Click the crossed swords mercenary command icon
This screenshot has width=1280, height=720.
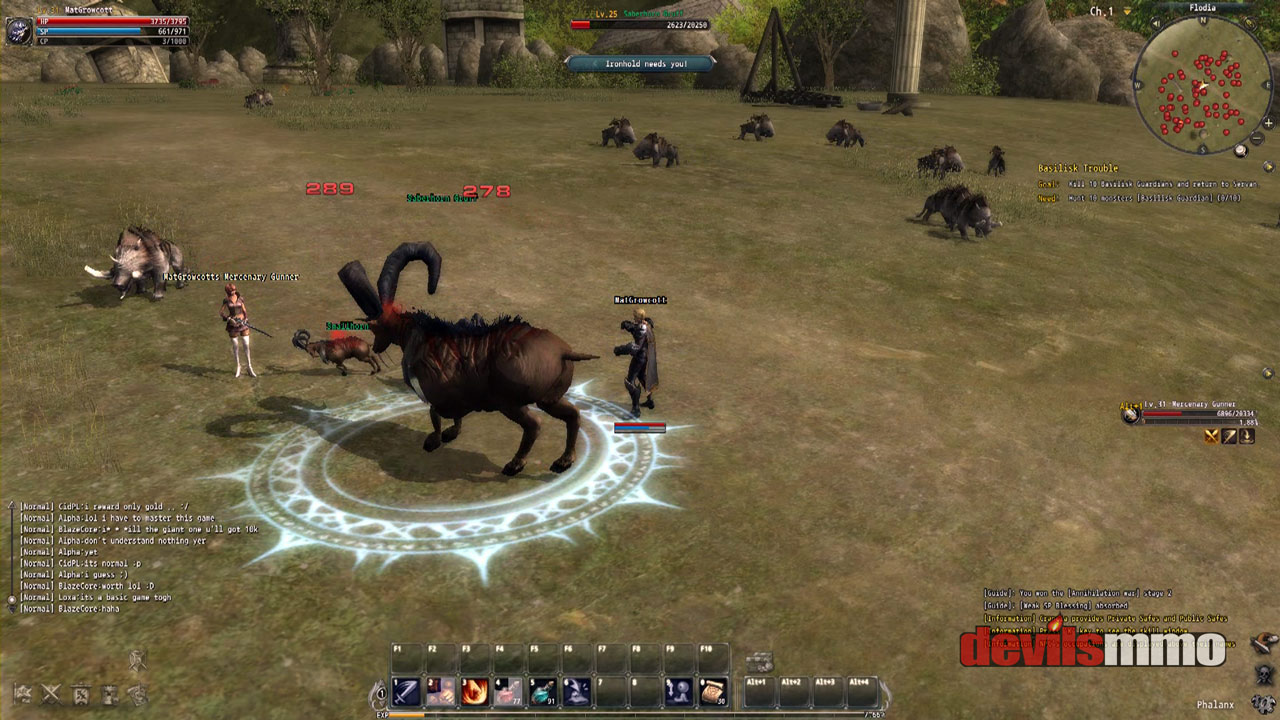click(1212, 436)
